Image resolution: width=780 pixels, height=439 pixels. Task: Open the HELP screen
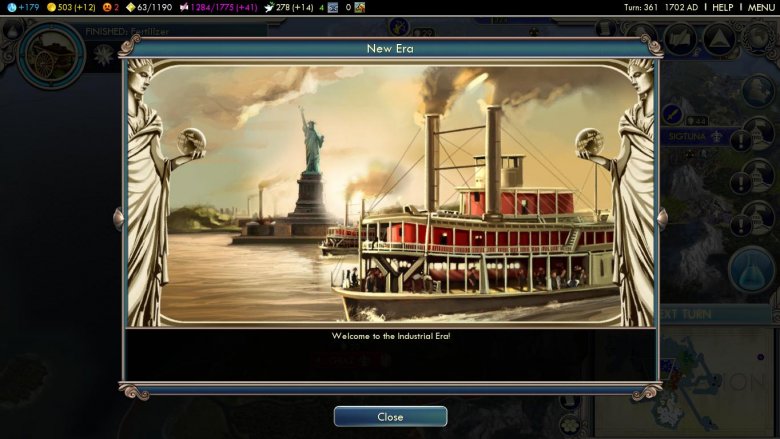coord(722,7)
